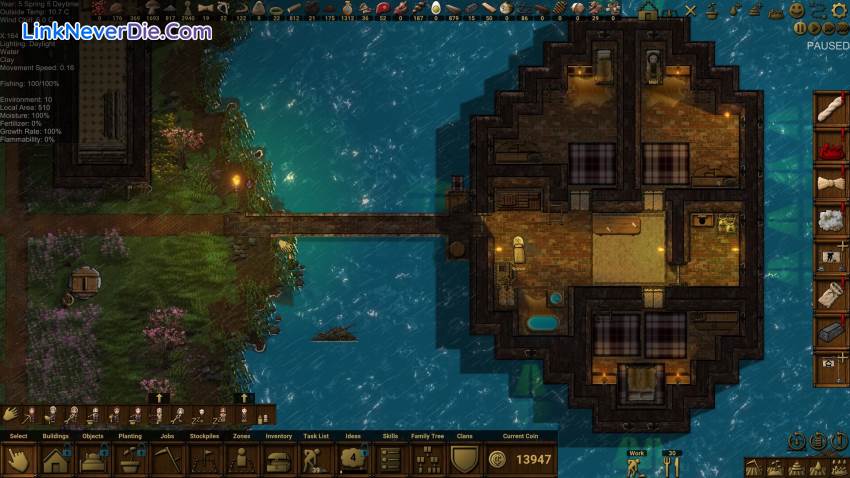The width and height of the screenshot is (850, 478).
Task: View the Family Tree
Action: (x=427, y=459)
